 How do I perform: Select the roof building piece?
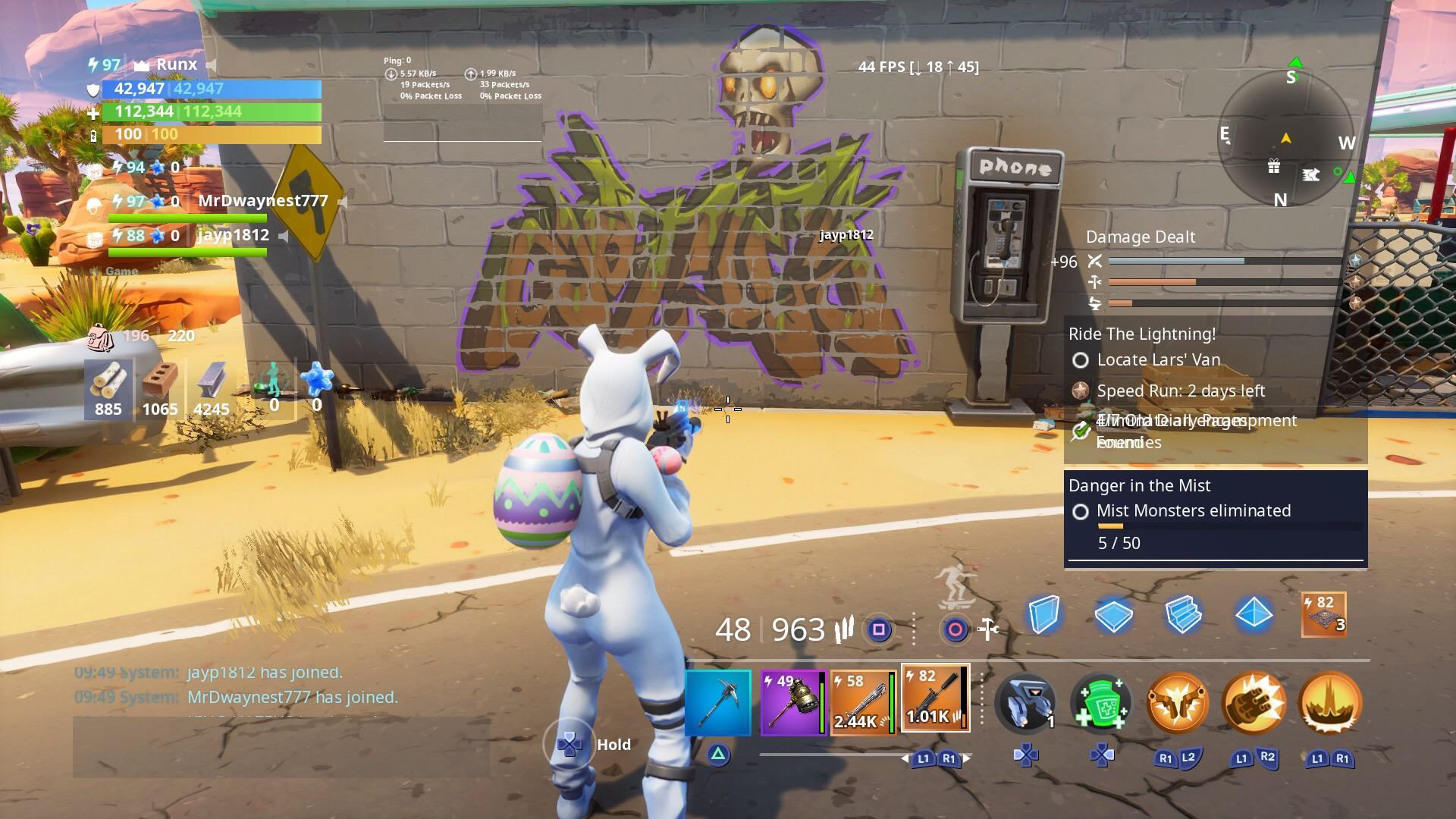[1253, 616]
